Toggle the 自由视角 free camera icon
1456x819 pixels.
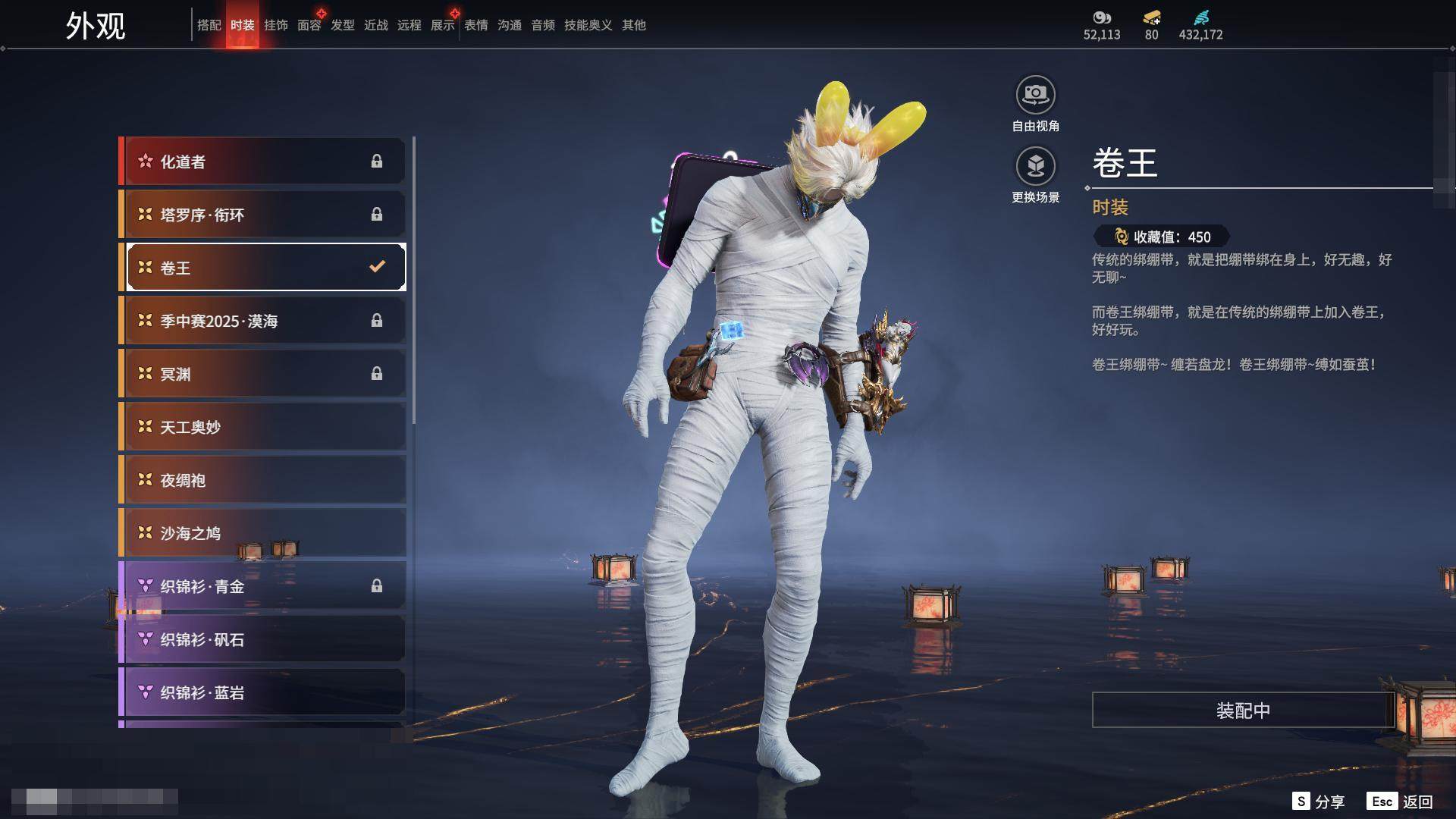pos(1035,96)
